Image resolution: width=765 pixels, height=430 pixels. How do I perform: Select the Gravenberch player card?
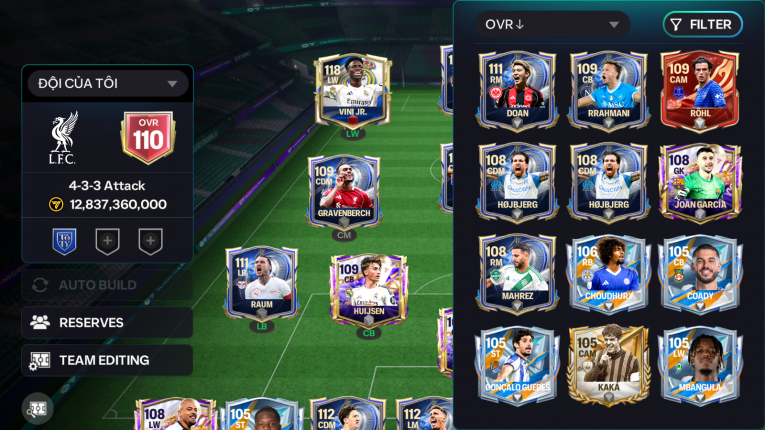344,190
